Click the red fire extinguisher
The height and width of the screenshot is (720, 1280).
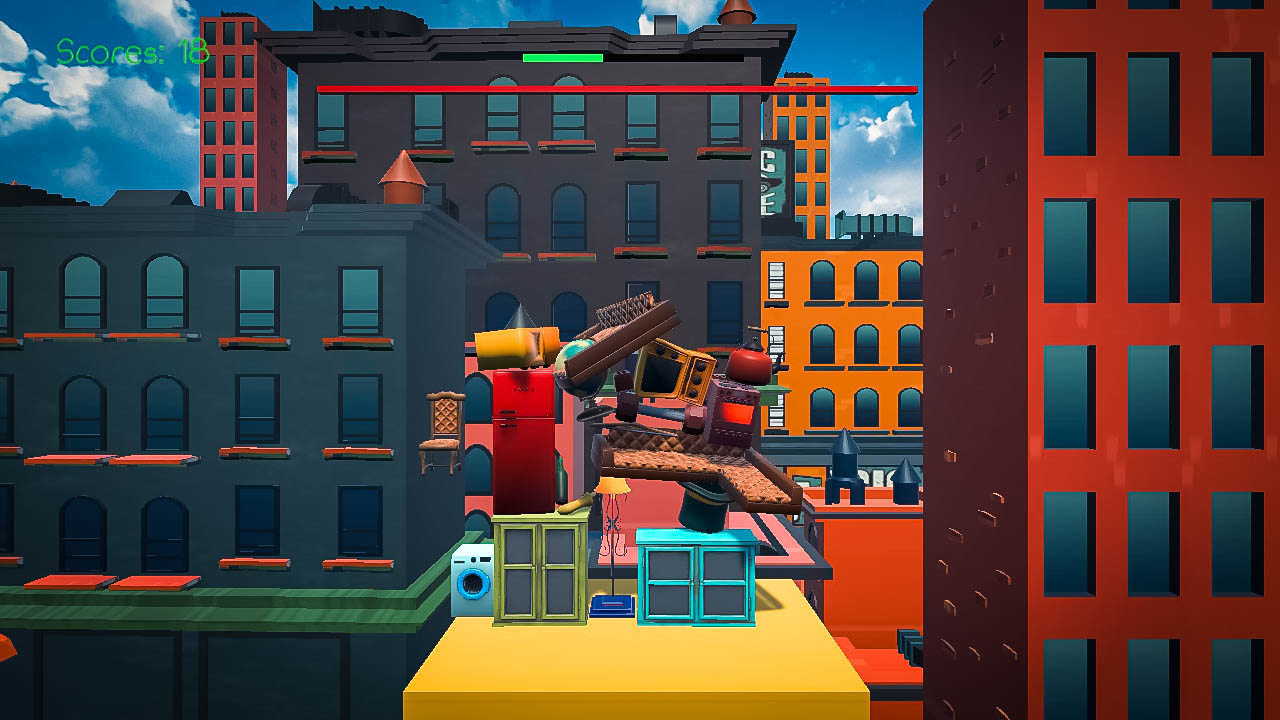click(x=747, y=368)
